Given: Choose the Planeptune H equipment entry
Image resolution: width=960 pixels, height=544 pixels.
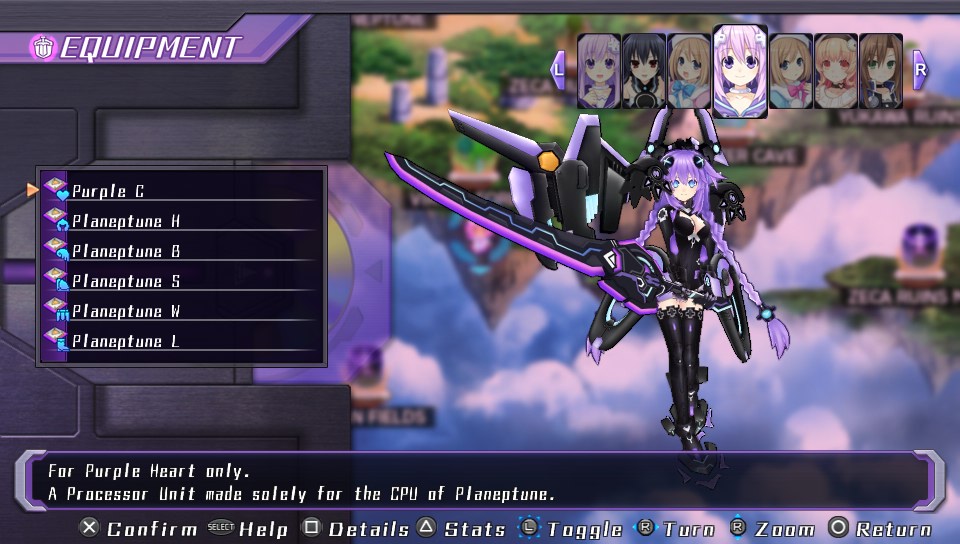Looking at the screenshot, I should pos(180,220).
